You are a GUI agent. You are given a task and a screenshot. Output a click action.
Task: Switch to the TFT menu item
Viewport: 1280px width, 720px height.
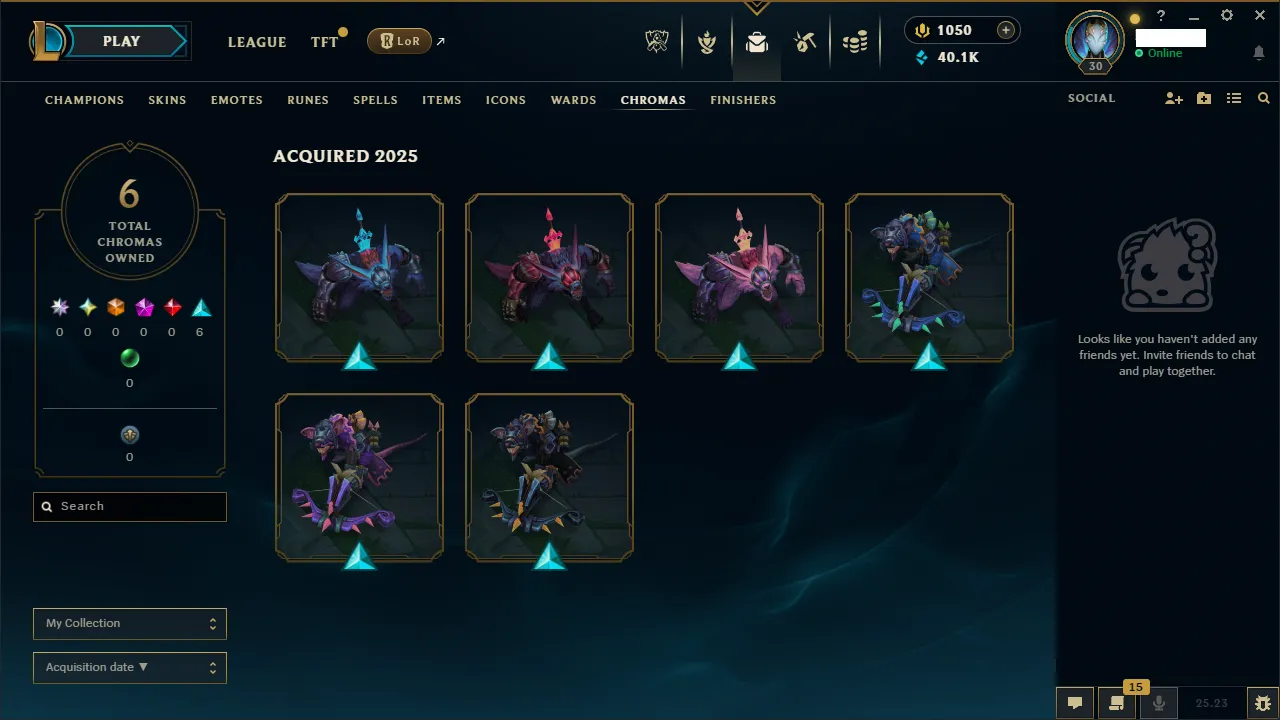pos(324,42)
